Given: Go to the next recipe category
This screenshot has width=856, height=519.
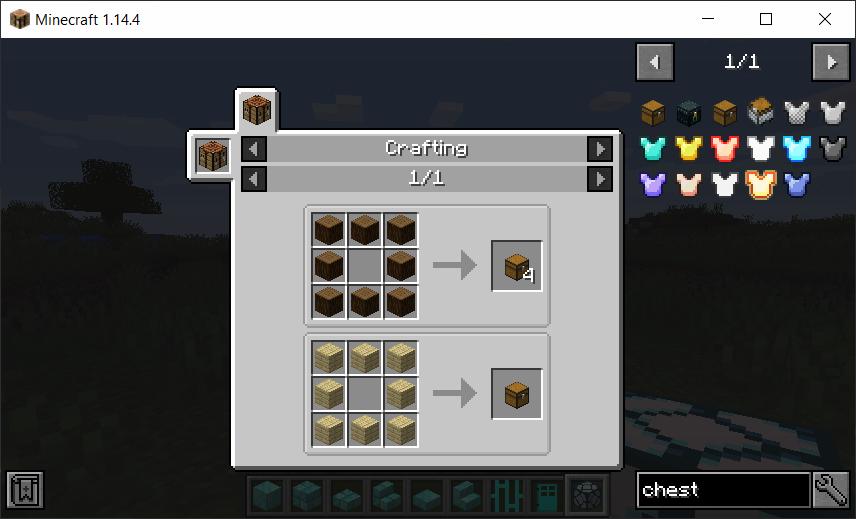Looking at the screenshot, I should 599,149.
